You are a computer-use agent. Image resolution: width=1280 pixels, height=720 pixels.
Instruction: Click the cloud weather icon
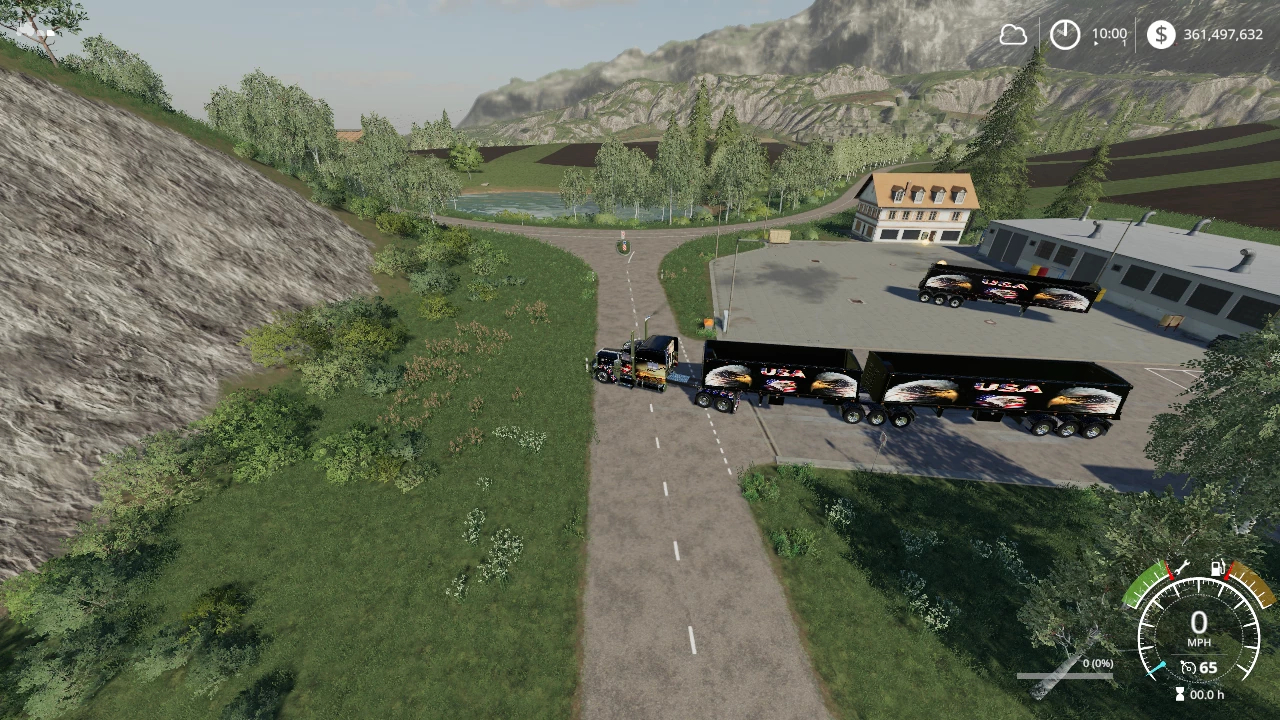(x=1013, y=35)
